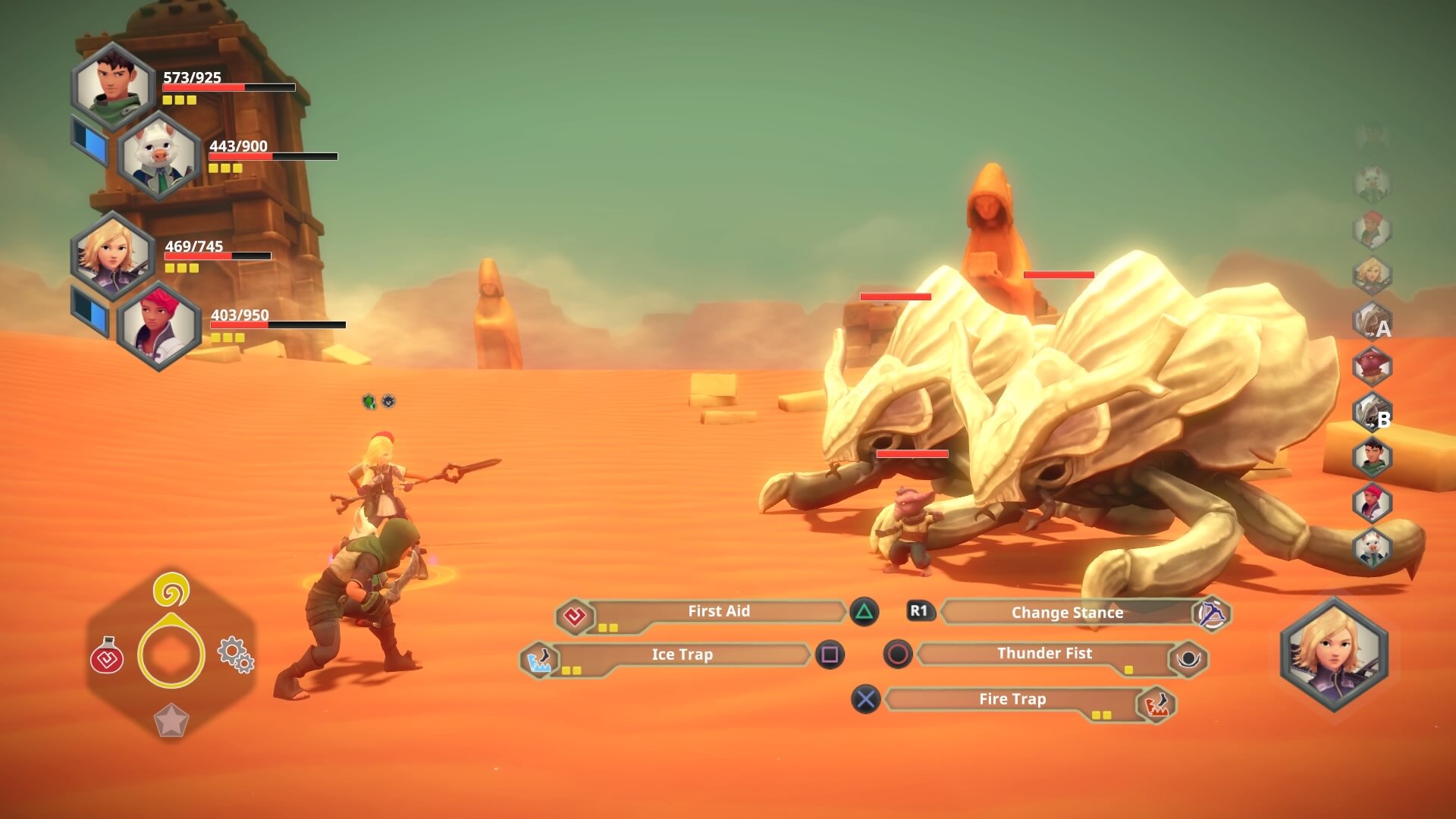1456x819 pixels.
Task: Select enemy A in the turn order
Action: click(x=1373, y=322)
